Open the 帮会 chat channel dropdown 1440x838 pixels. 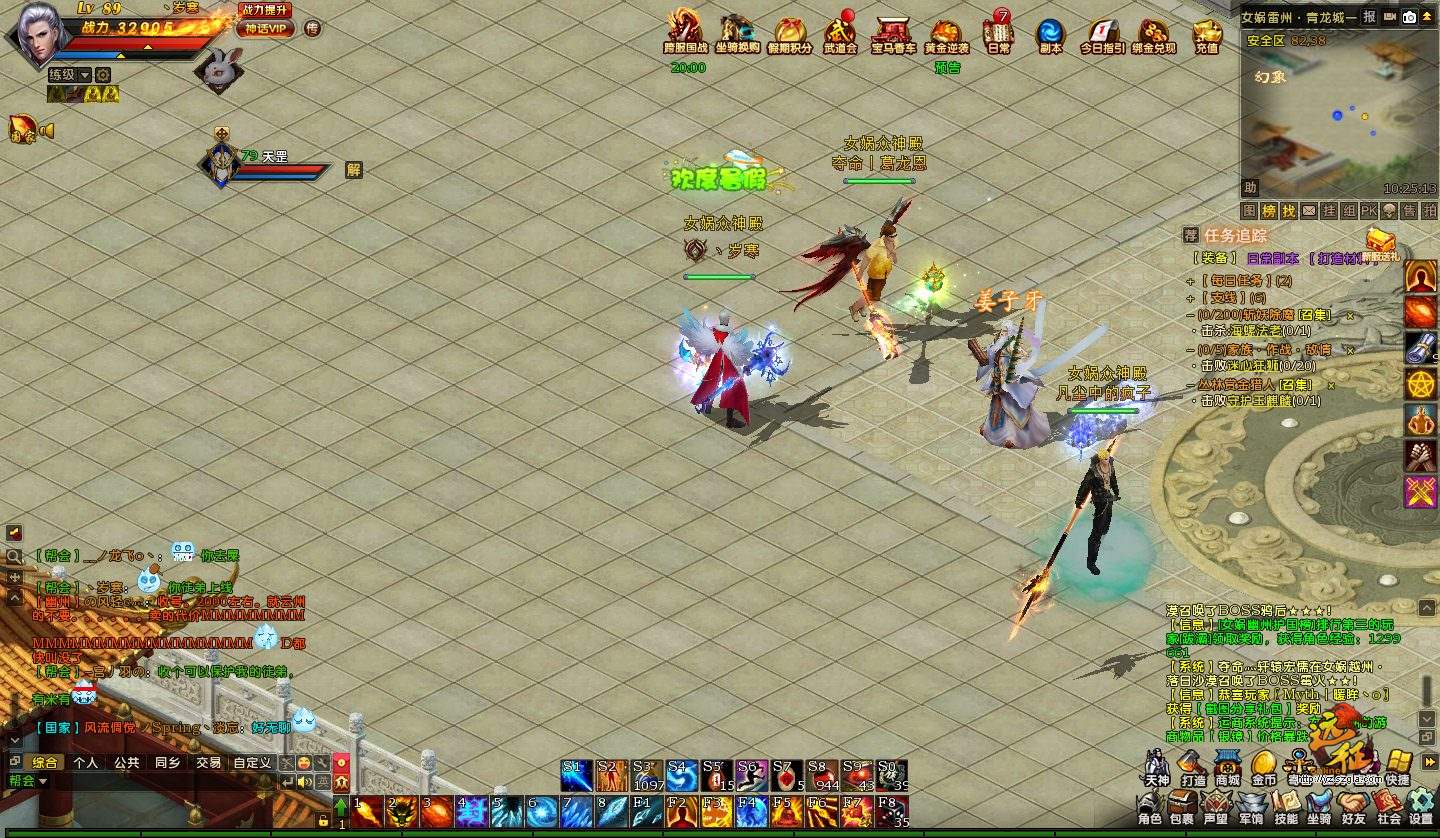[x=28, y=780]
